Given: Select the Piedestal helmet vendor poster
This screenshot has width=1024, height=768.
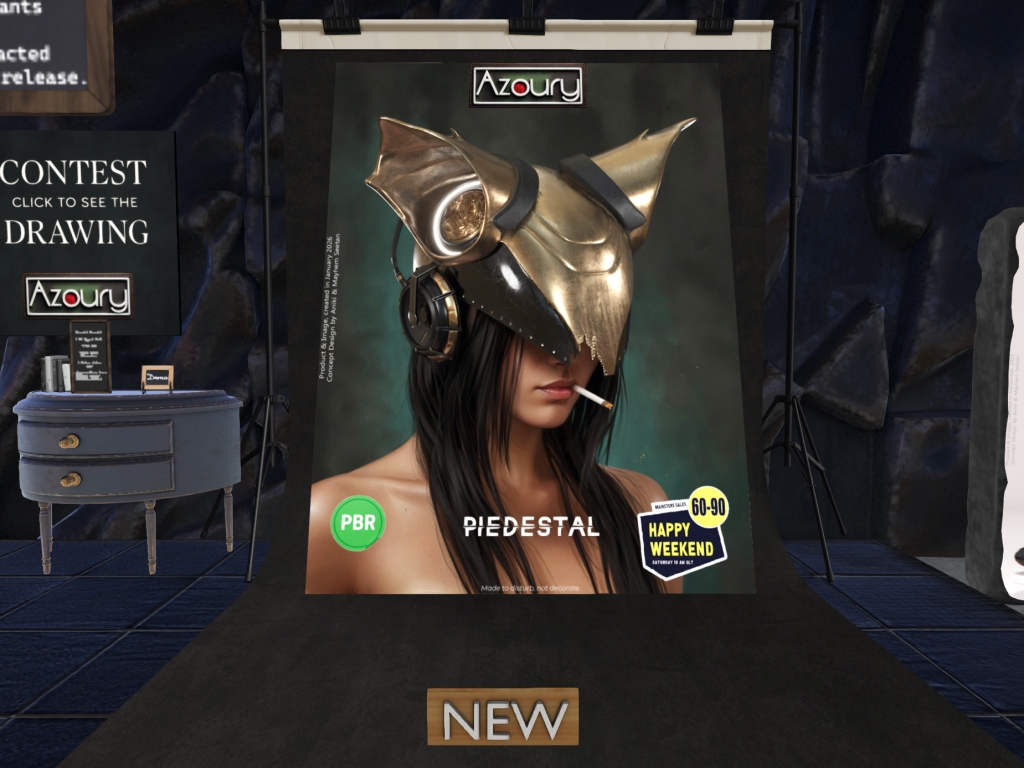Looking at the screenshot, I should coord(528,330).
